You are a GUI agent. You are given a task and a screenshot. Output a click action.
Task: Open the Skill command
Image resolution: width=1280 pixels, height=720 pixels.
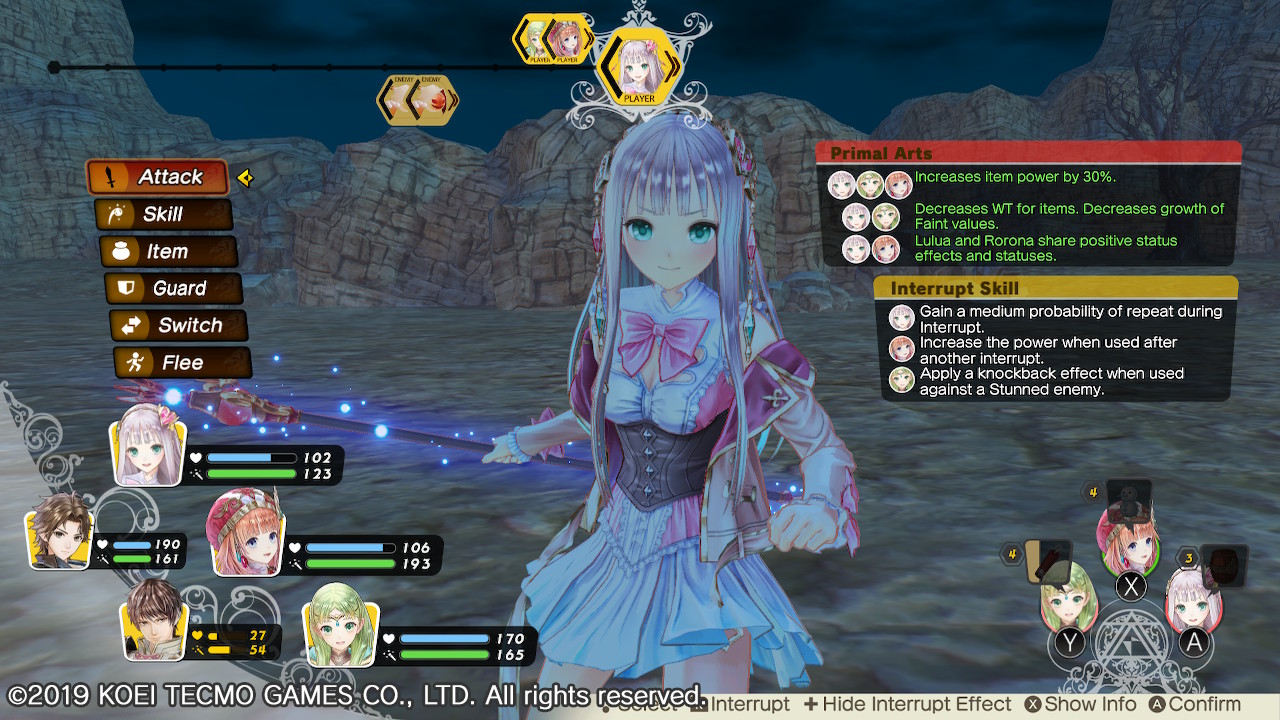point(164,214)
